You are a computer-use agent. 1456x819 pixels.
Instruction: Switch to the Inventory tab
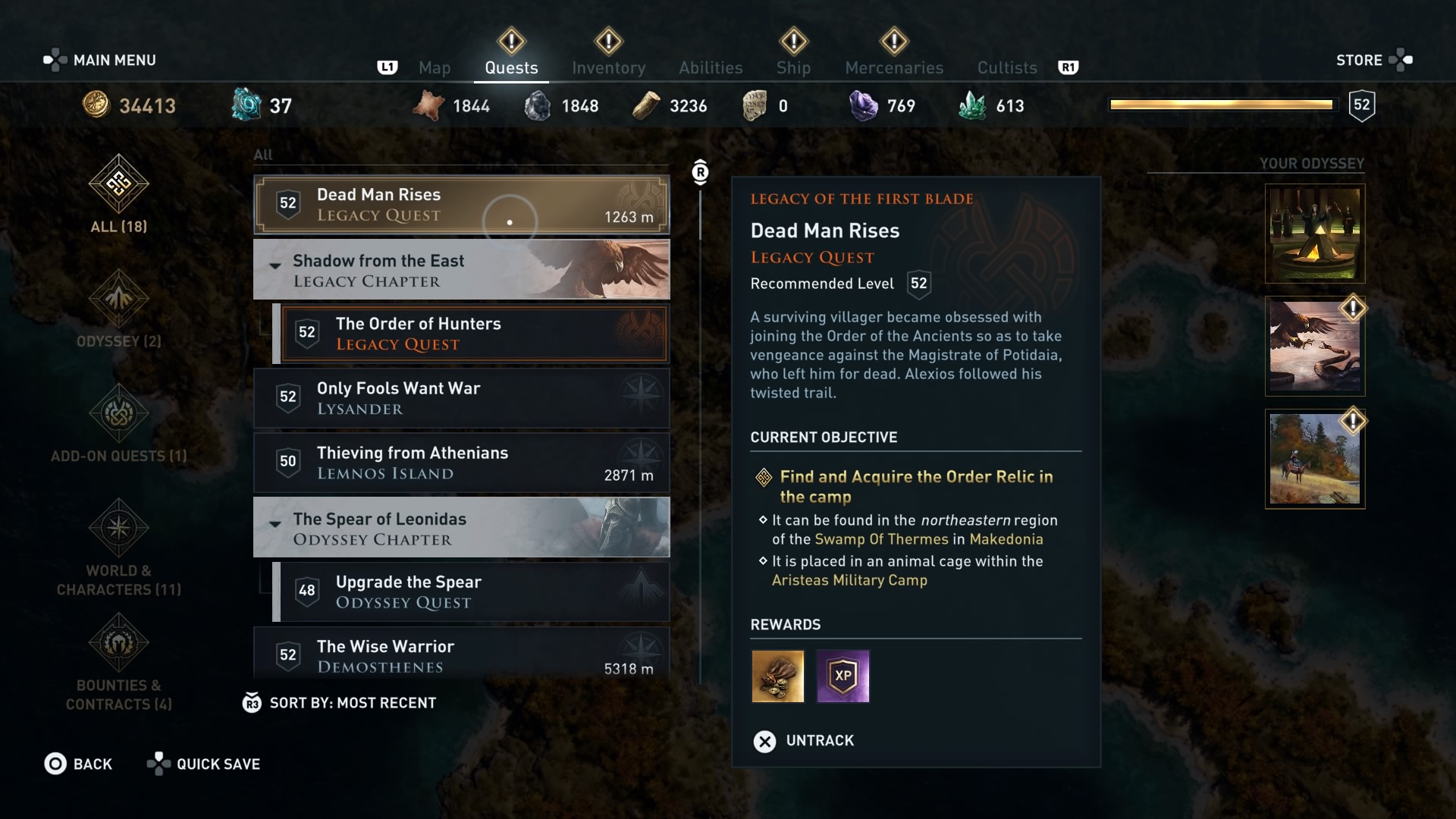(x=609, y=67)
